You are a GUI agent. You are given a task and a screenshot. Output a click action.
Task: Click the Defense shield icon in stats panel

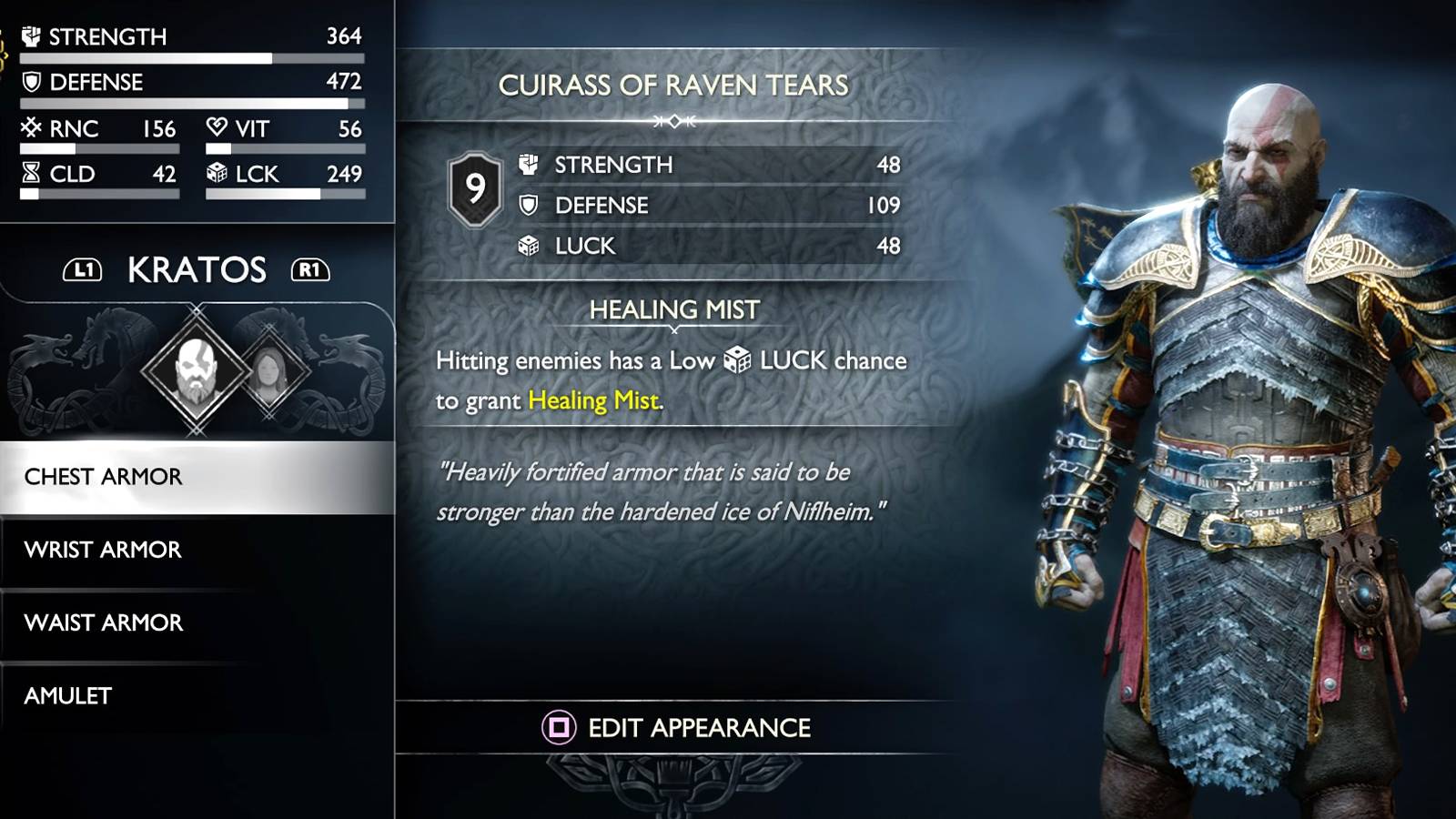tap(30, 83)
